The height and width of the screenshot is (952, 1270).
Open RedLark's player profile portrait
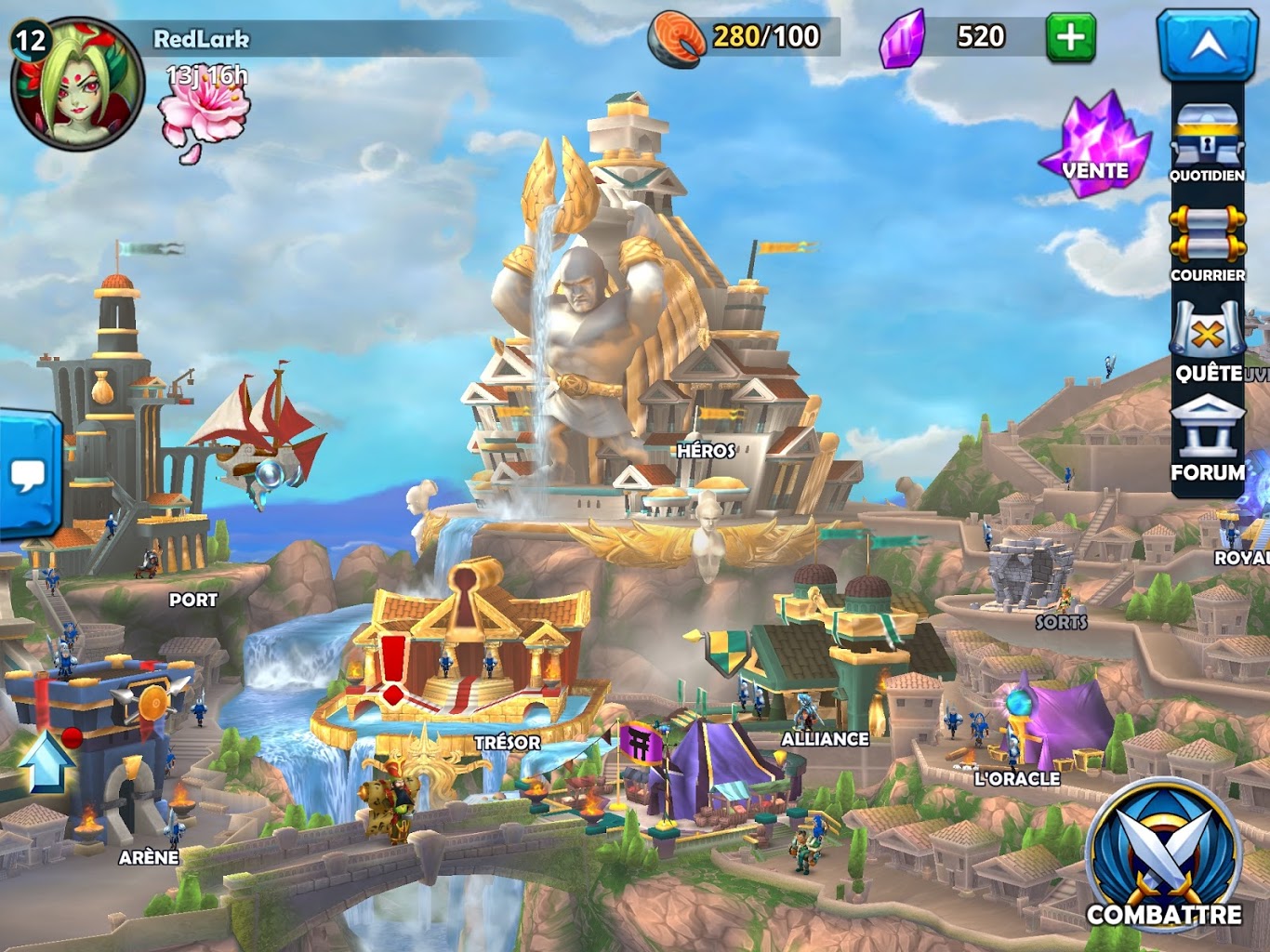point(77,84)
